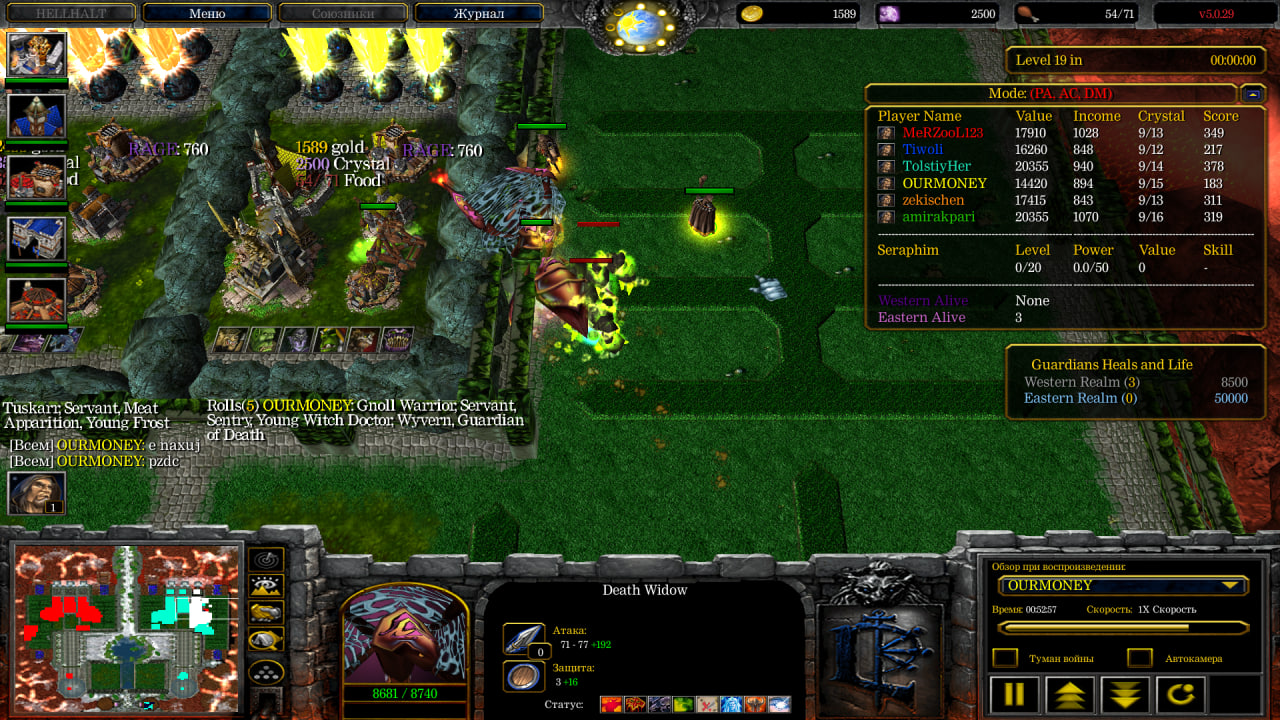1280x720 pixels.
Task: Toggle the minimap ally color handshake button
Action: 266,640
